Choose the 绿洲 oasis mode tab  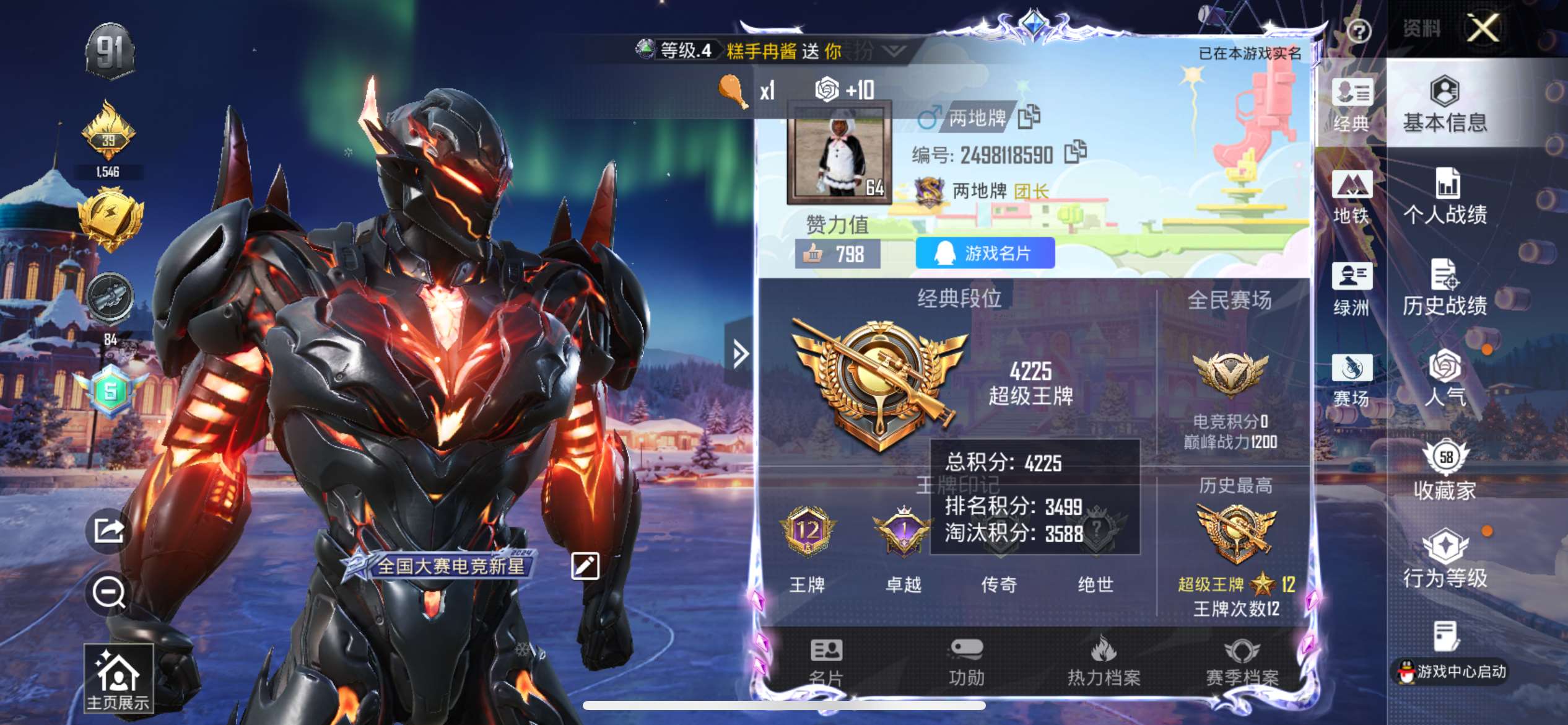pyautogui.click(x=1351, y=288)
